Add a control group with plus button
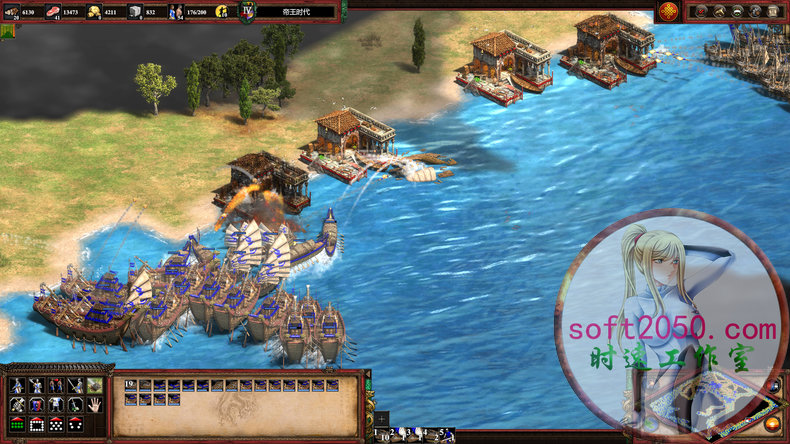Screen dimensions: 790x444 coord(381,420)
